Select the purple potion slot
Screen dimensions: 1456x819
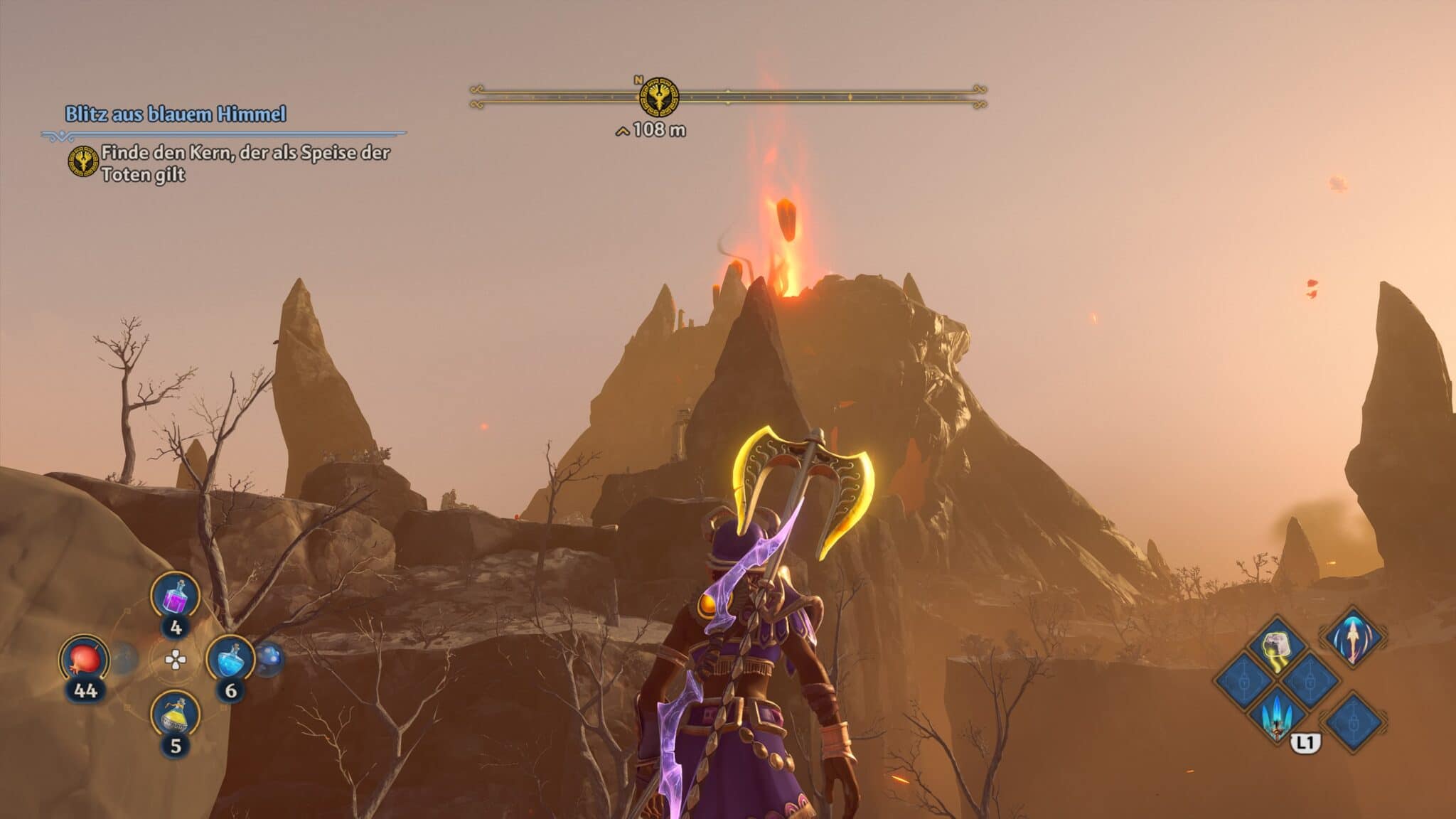point(175,597)
